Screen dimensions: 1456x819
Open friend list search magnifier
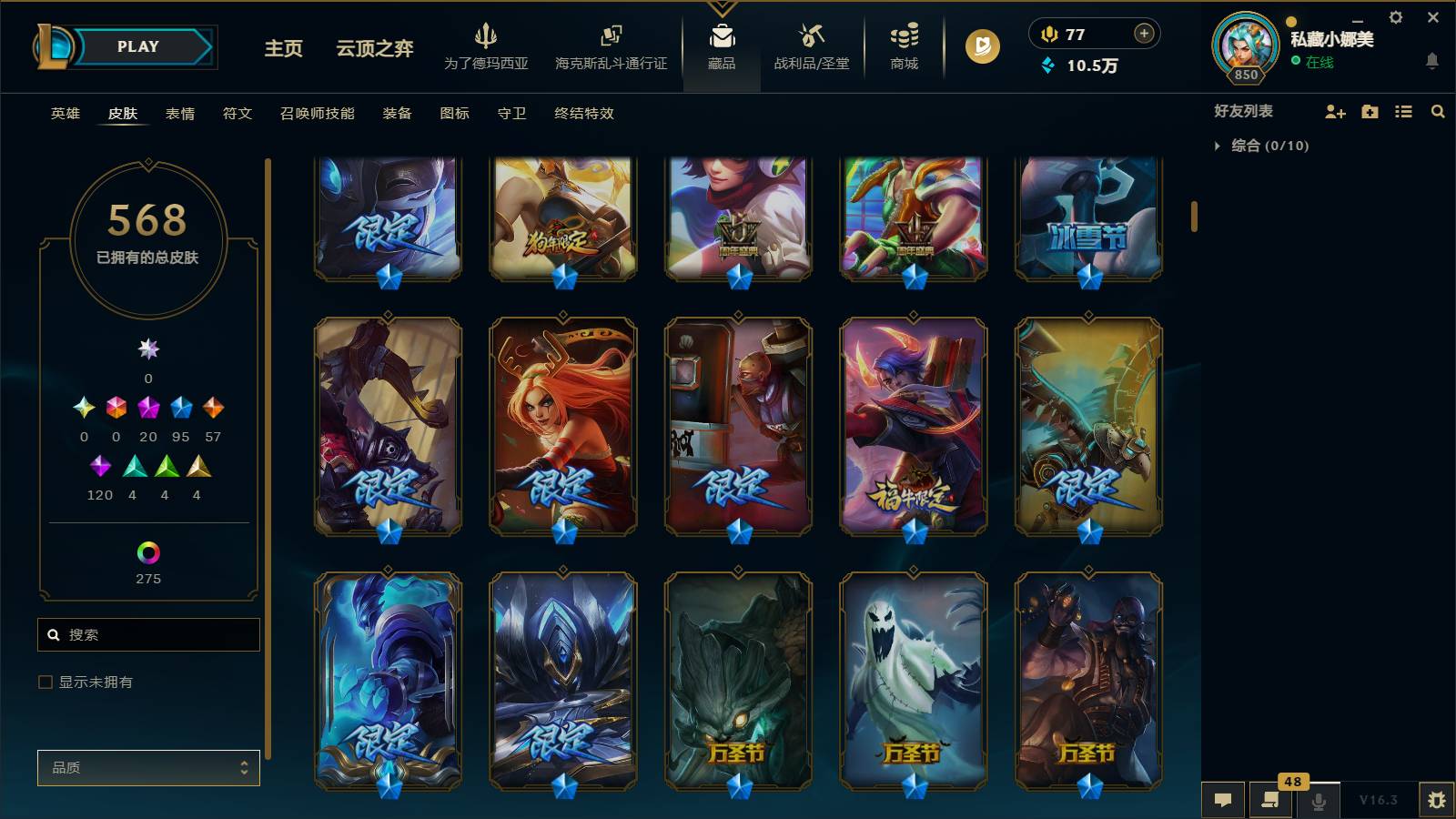[1438, 111]
